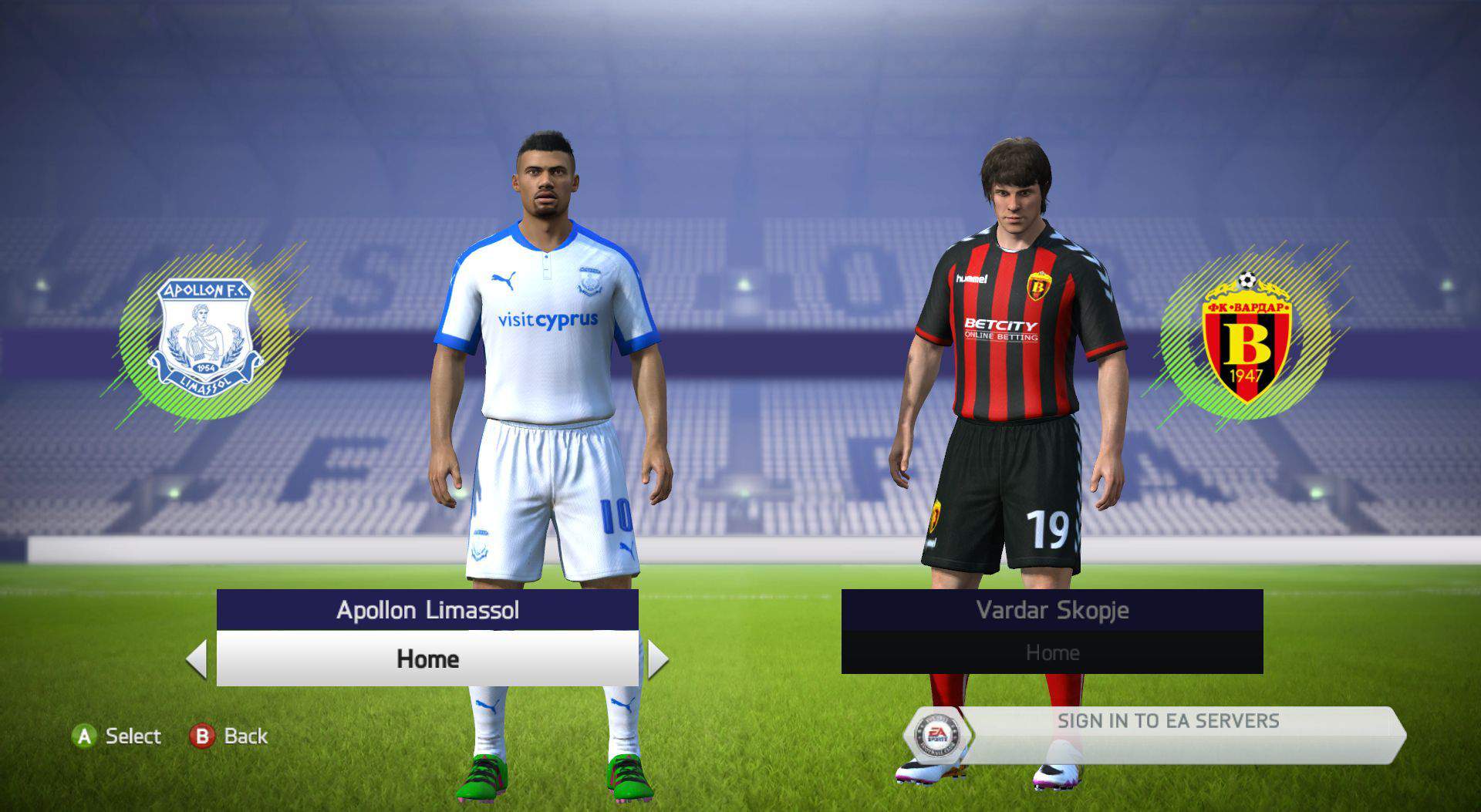The image size is (1481, 812).
Task: Click the right arrow beside Home kit
Action: pyautogui.click(x=657, y=659)
